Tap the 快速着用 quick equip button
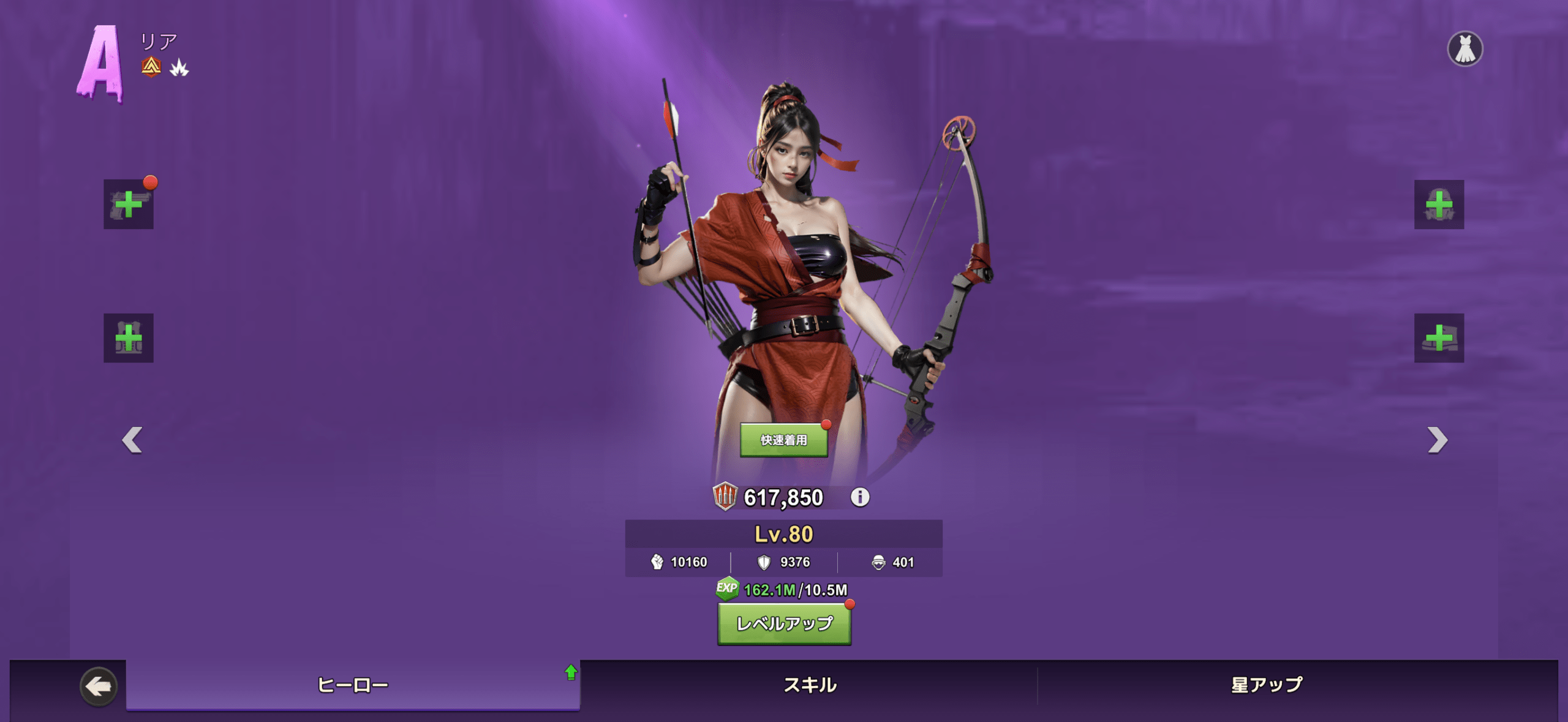This screenshot has height=722, width=1568. coord(783,440)
